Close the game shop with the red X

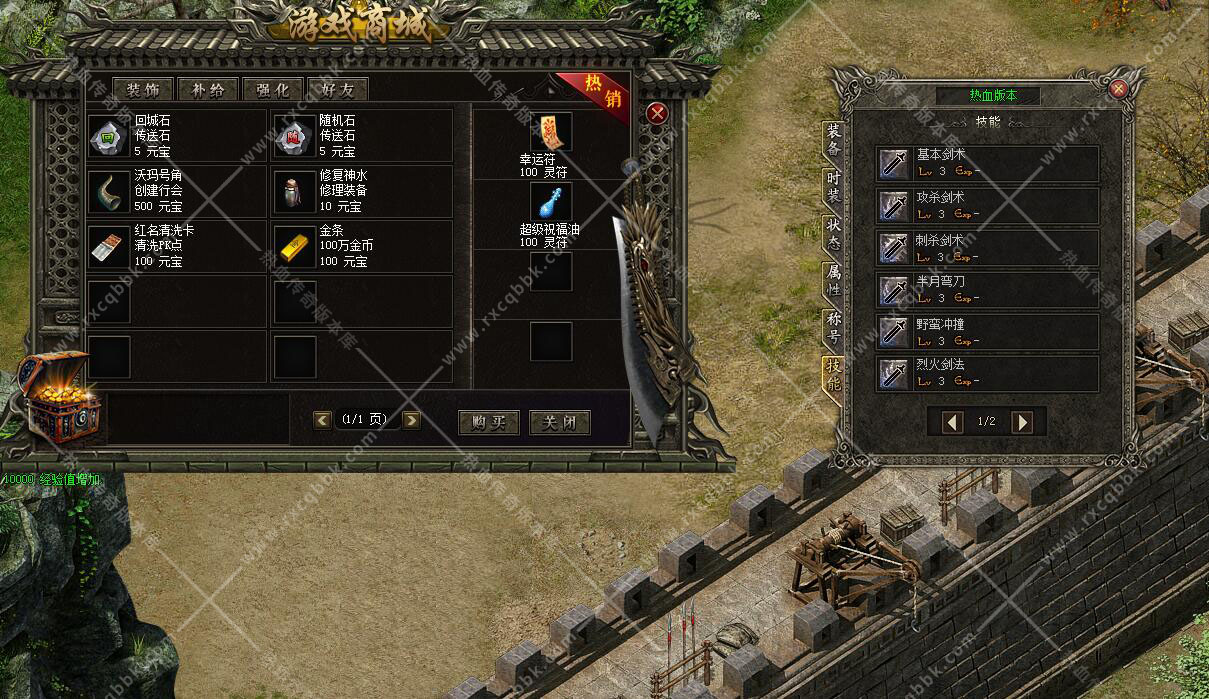tap(657, 113)
